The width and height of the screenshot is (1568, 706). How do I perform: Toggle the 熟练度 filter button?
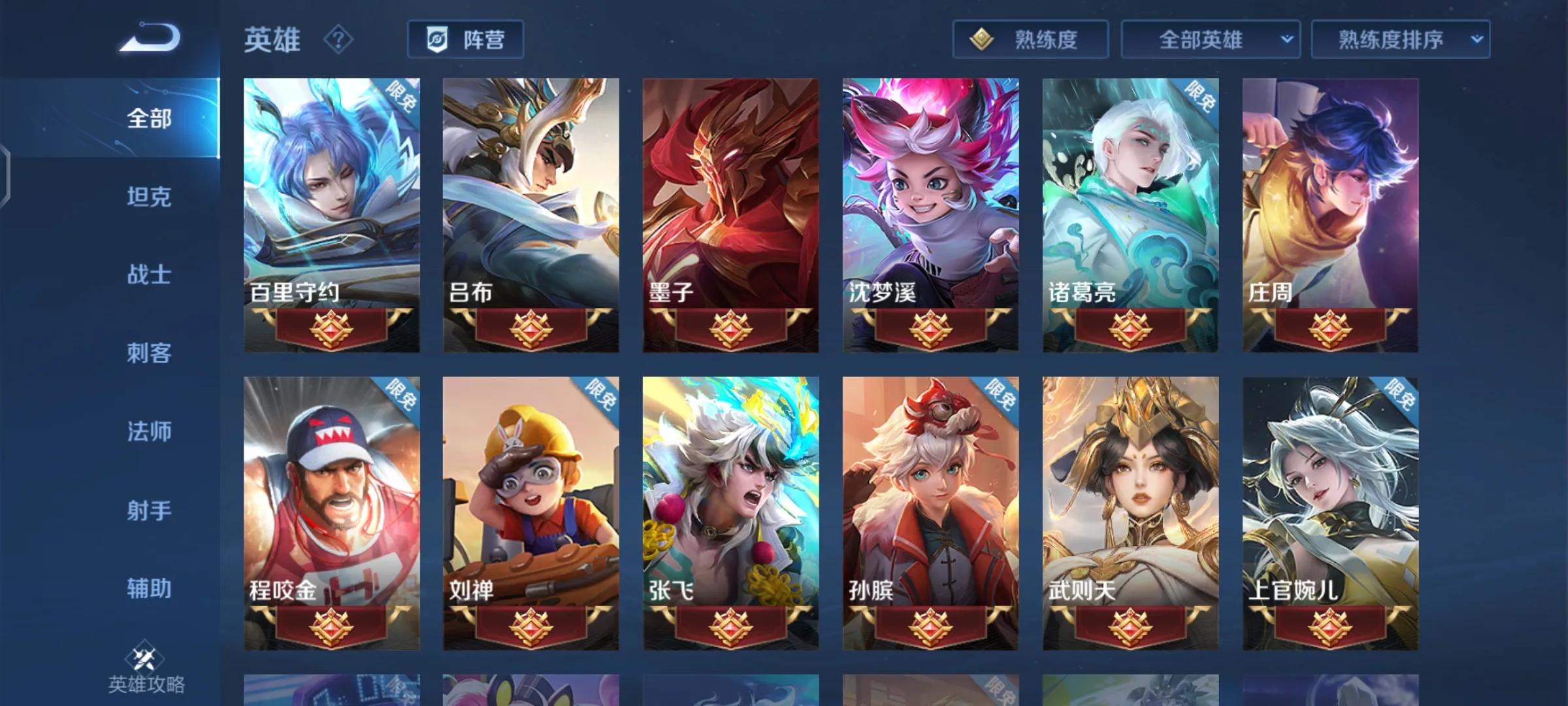pyautogui.click(x=1030, y=39)
